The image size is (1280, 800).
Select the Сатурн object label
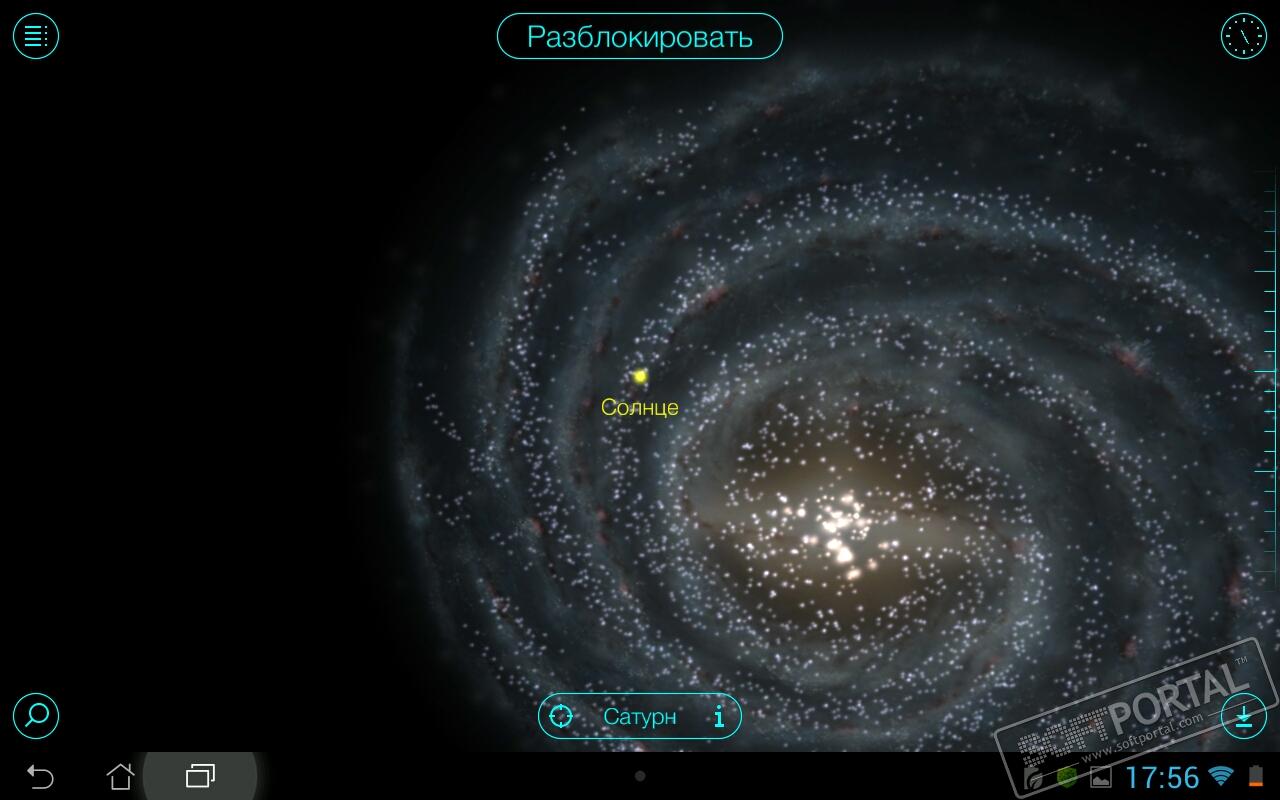(640, 717)
